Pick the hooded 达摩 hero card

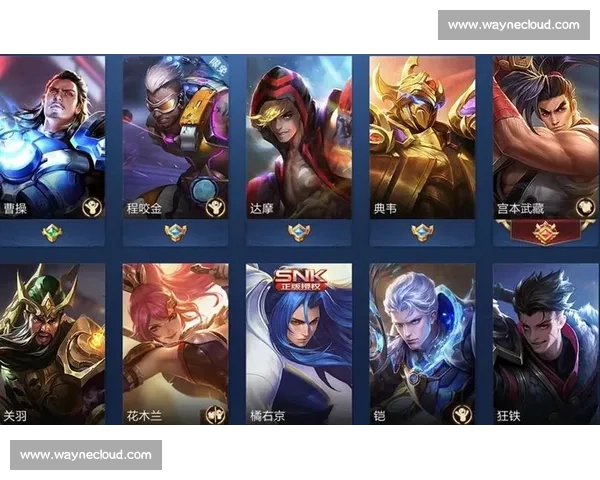pos(299,137)
